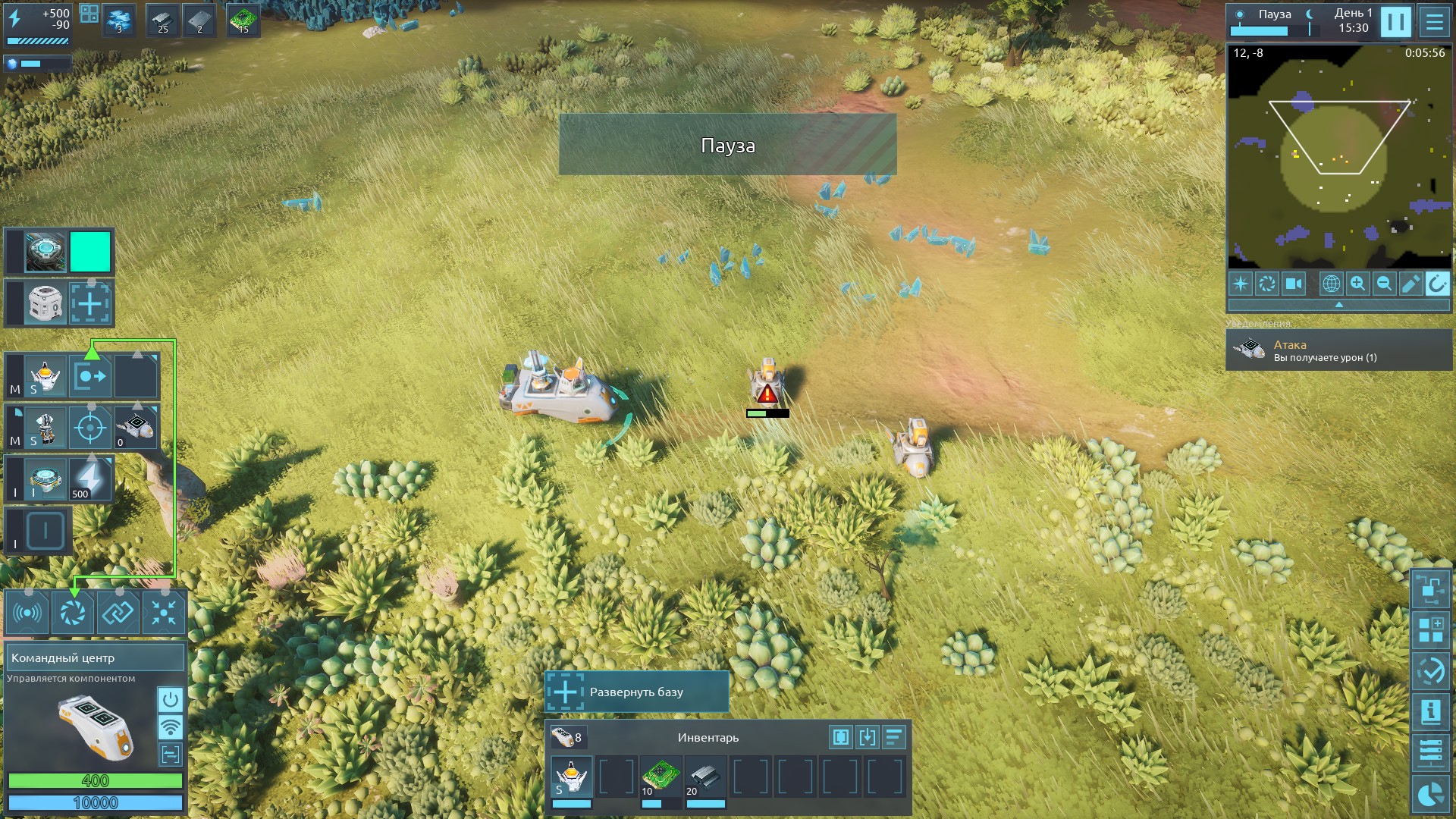Open the info panel on right sidebar
Viewport: 1456px width, 819px height.
(x=1430, y=711)
